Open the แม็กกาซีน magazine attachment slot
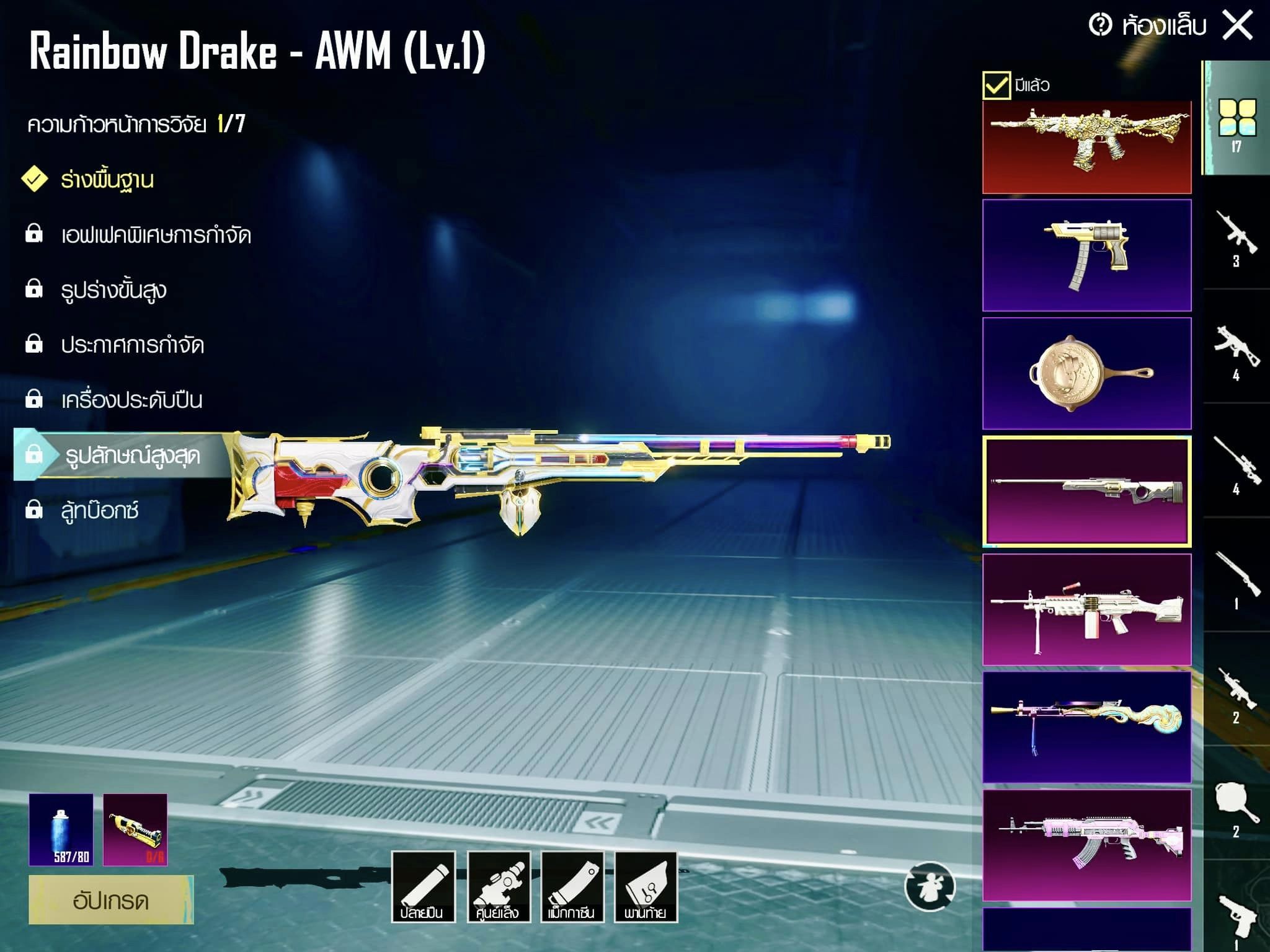 [x=572, y=887]
